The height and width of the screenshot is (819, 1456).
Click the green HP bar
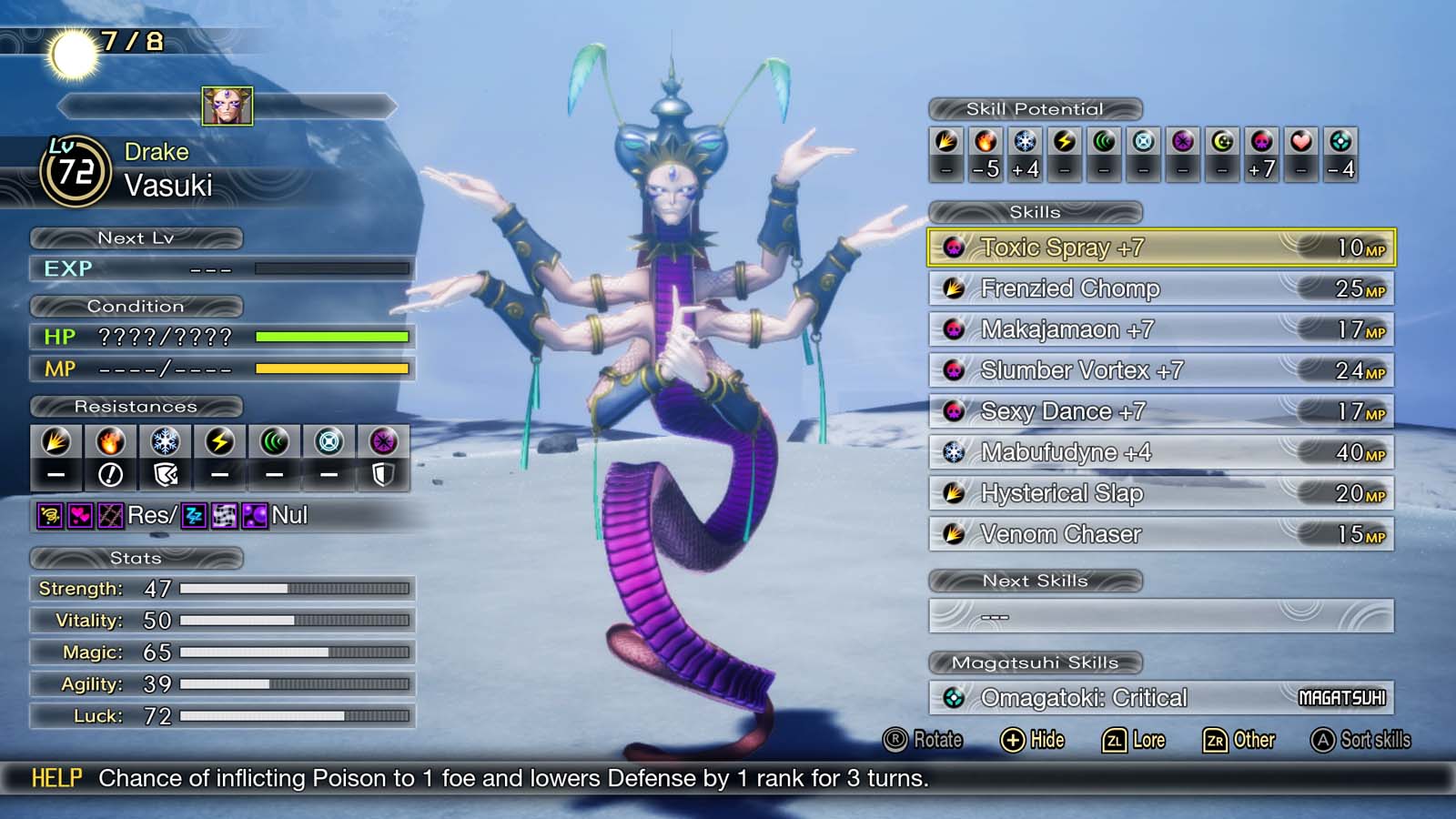332,338
